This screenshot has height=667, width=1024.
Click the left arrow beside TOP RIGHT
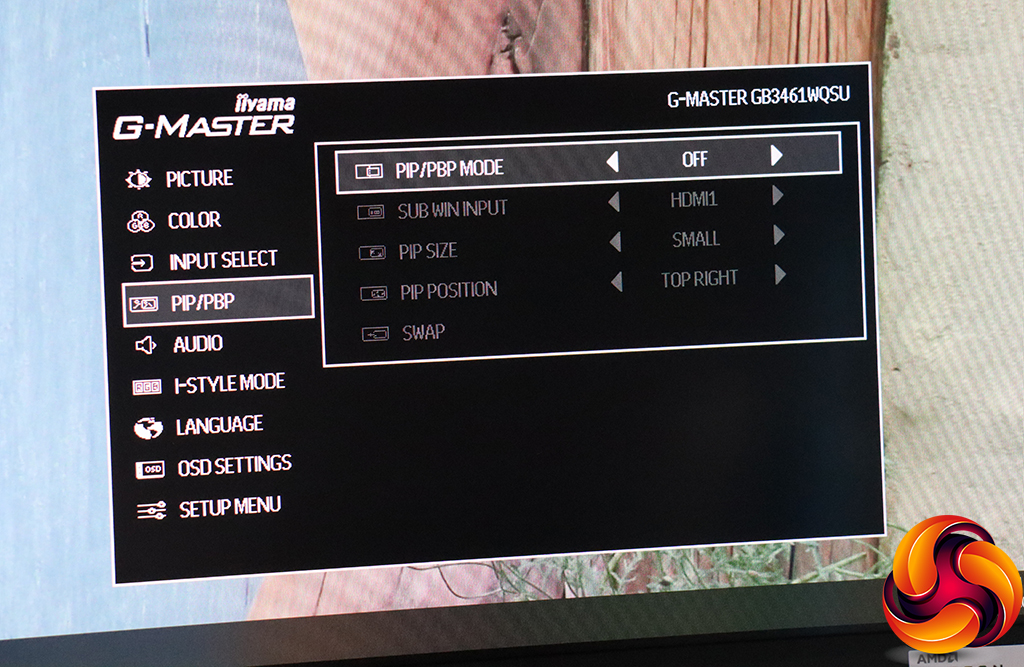tap(616, 282)
